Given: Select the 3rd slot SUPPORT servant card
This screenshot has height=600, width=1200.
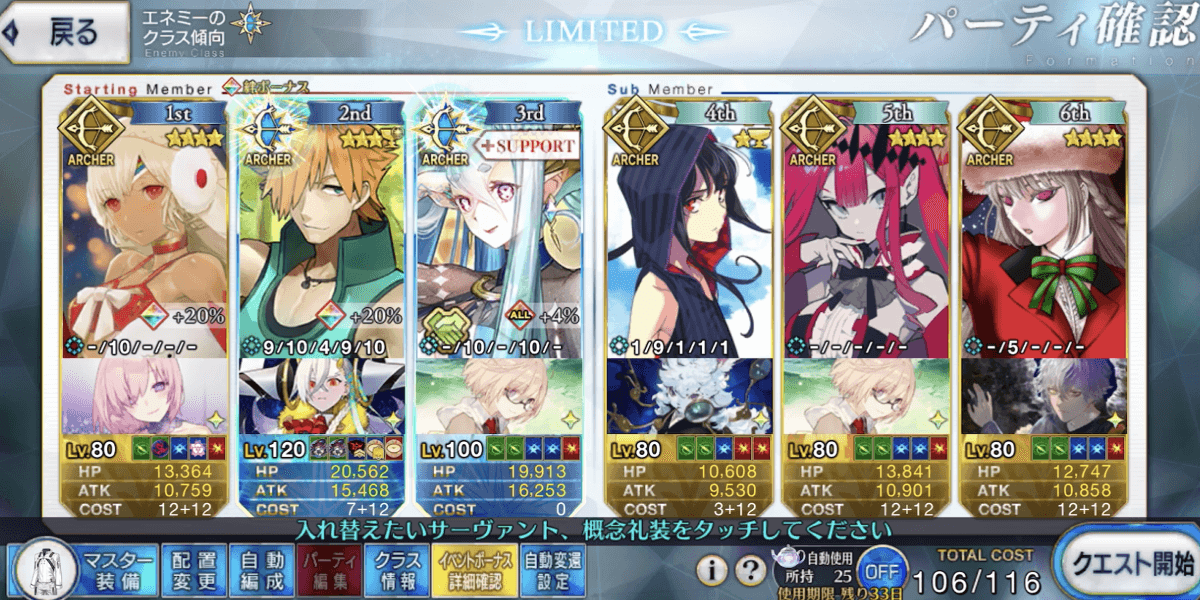Looking at the screenshot, I should 497,230.
